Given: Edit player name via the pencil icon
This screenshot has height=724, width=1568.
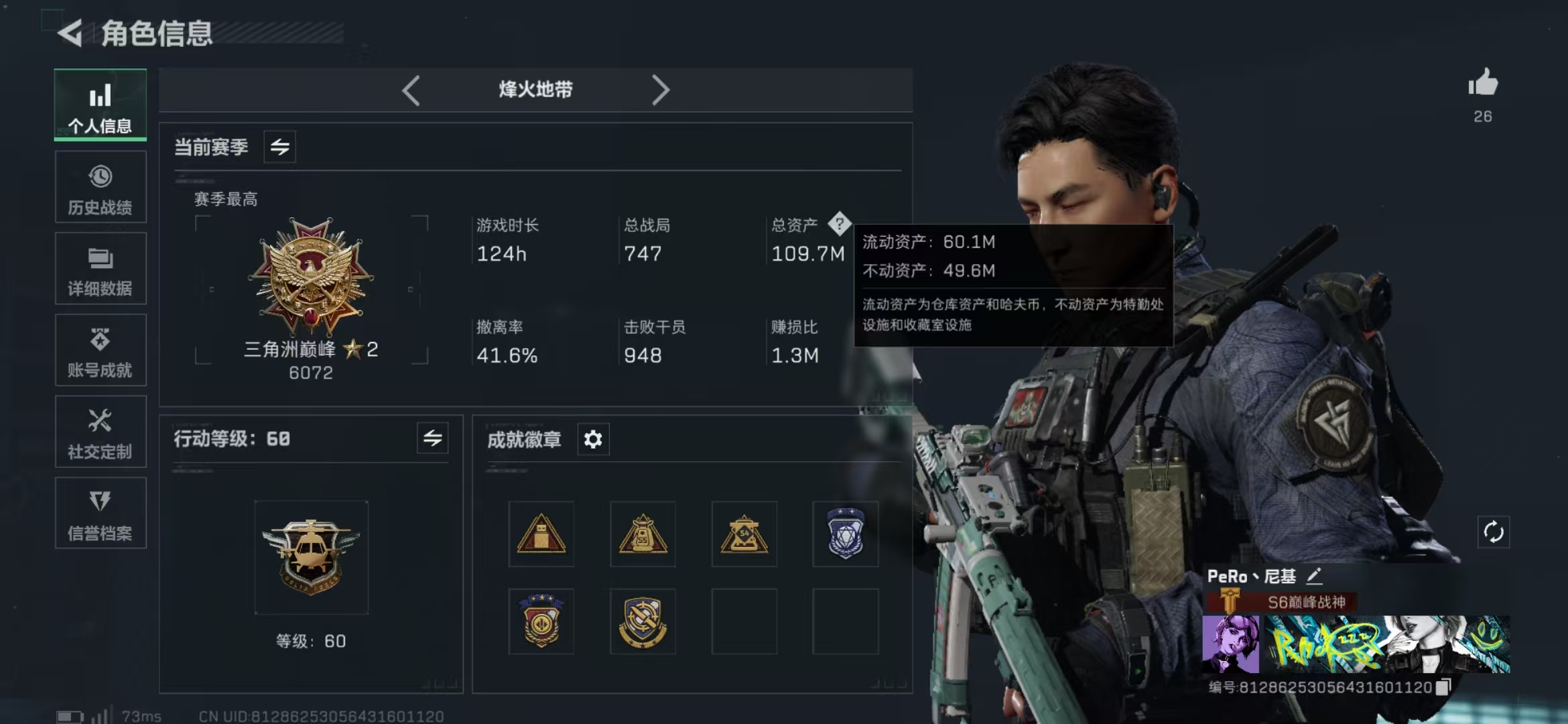Looking at the screenshot, I should point(1313,575).
